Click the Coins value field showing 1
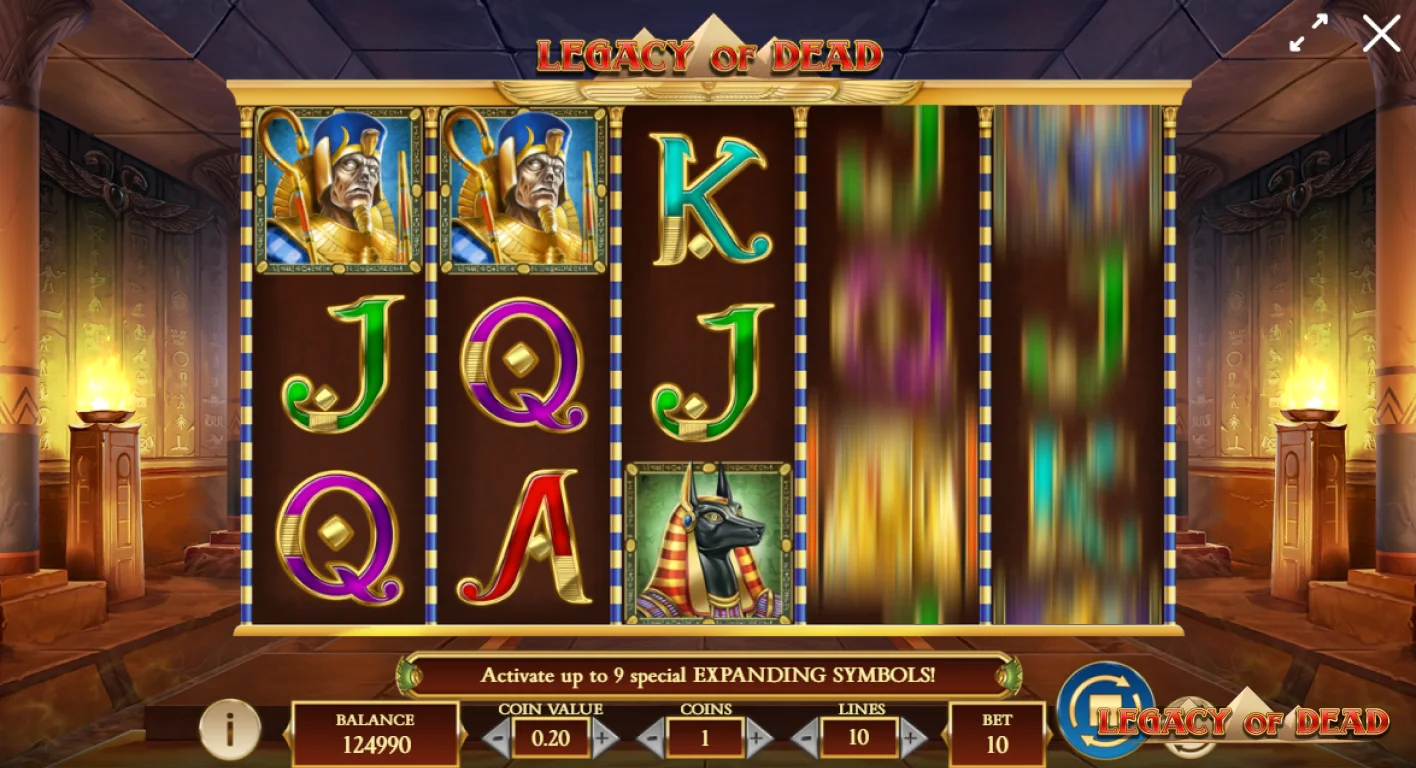This screenshot has height=768, width=1416. coord(705,740)
